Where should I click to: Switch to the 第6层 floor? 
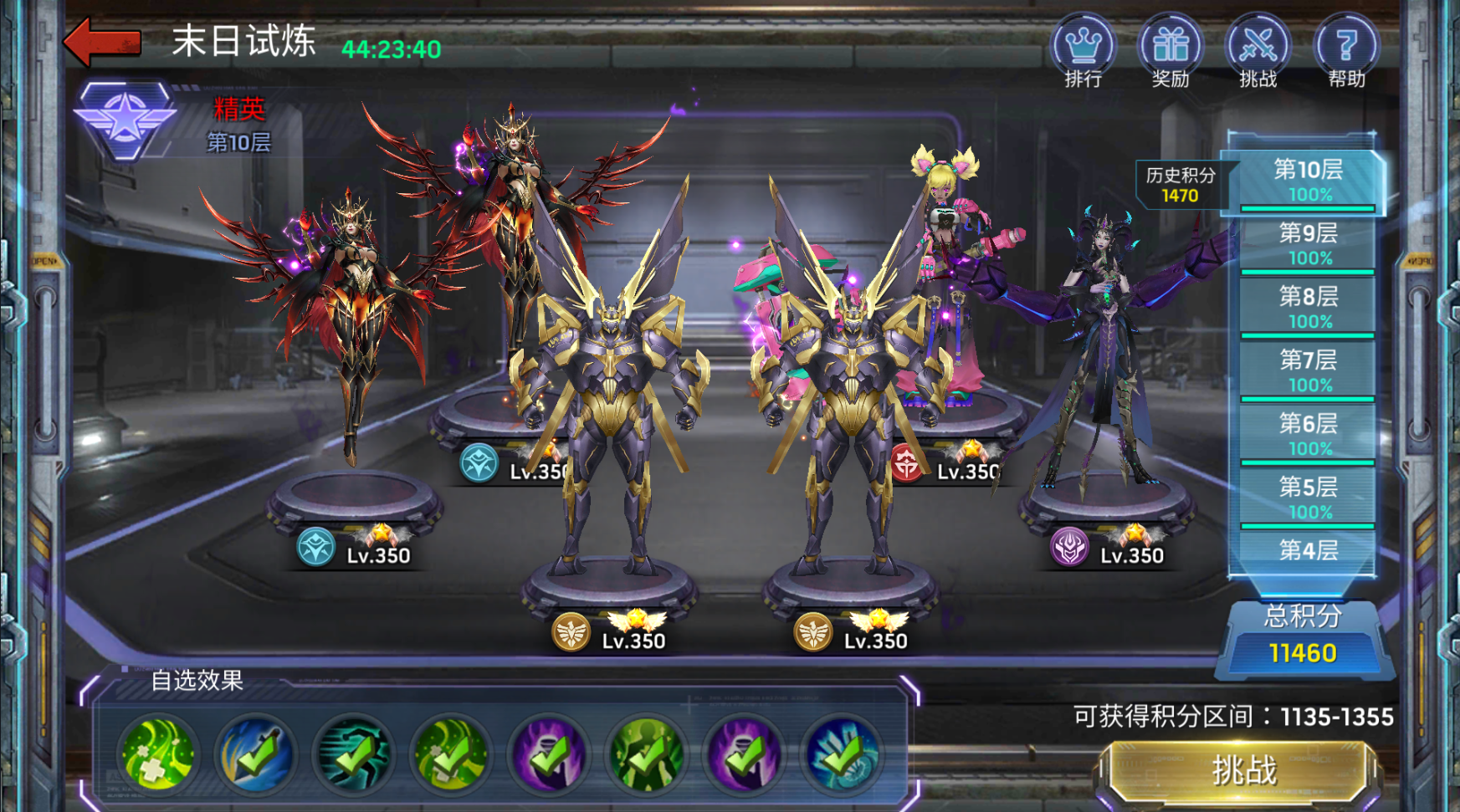tap(1307, 434)
